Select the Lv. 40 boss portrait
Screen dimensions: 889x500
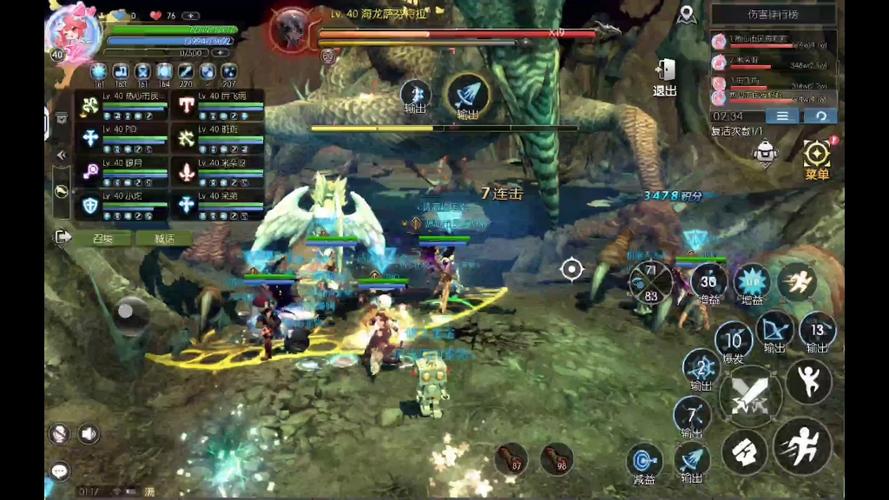(x=291, y=28)
